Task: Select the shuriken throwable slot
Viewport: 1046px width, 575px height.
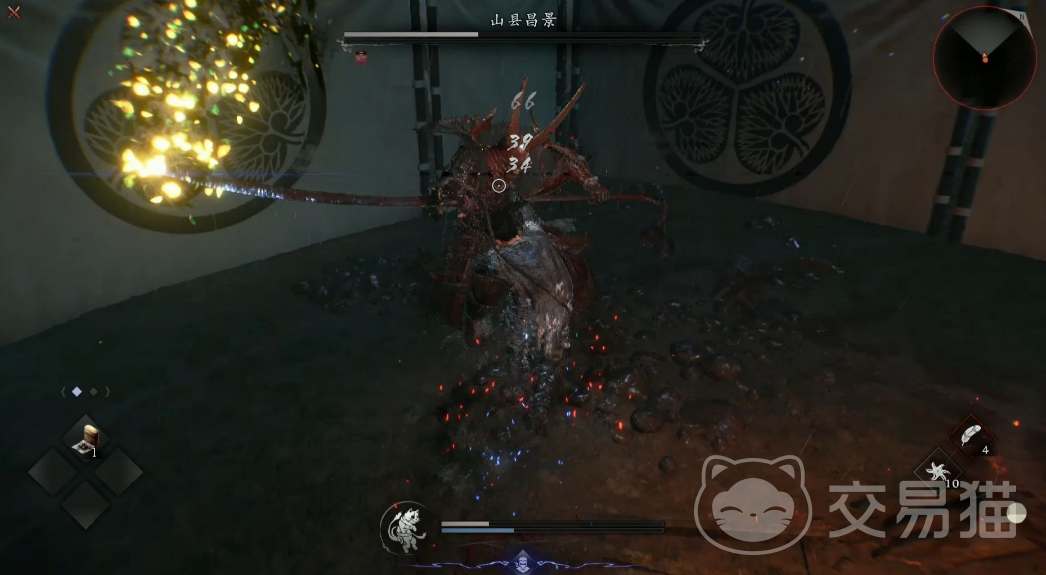Action: (937, 470)
